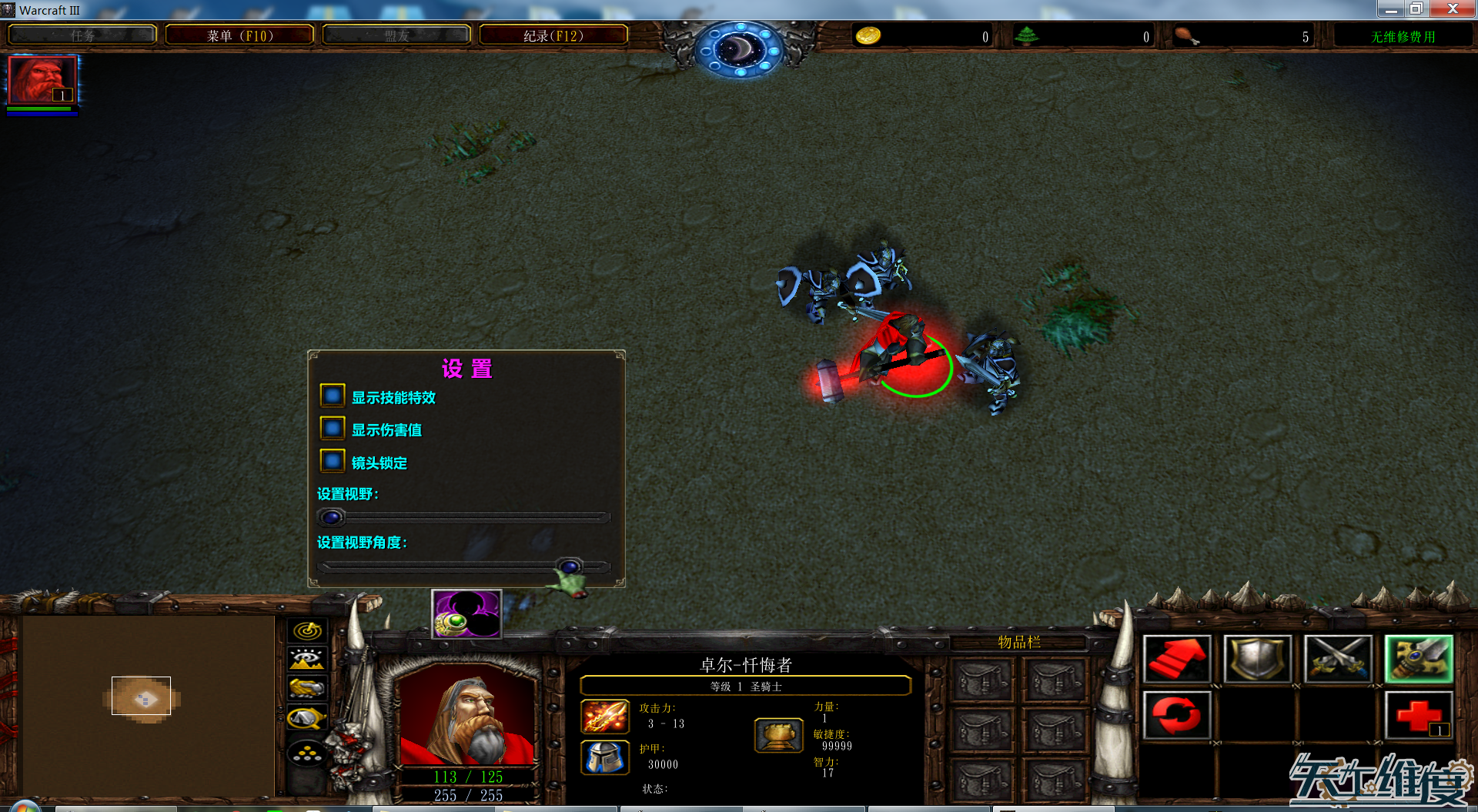The height and width of the screenshot is (812, 1478).
Task: Click the formation movement toggle button
Action: click(x=307, y=753)
